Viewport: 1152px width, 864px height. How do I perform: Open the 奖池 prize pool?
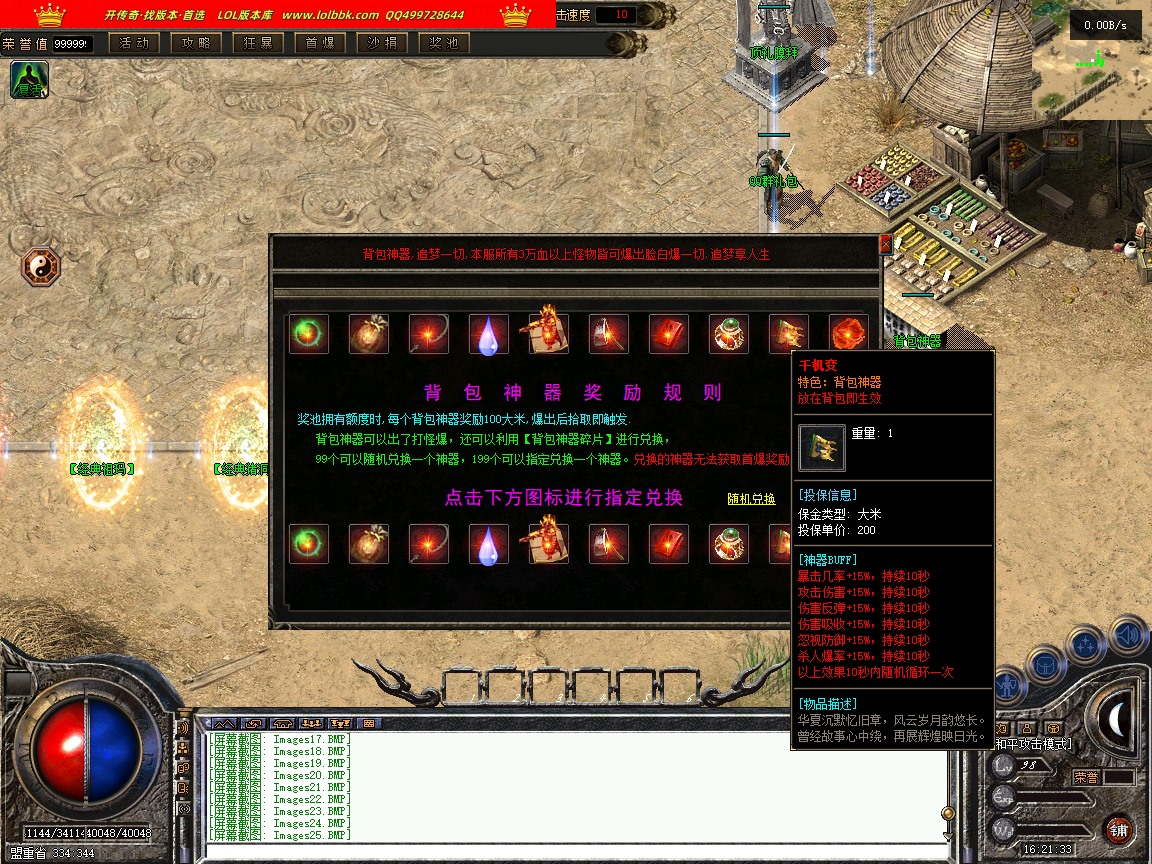444,43
